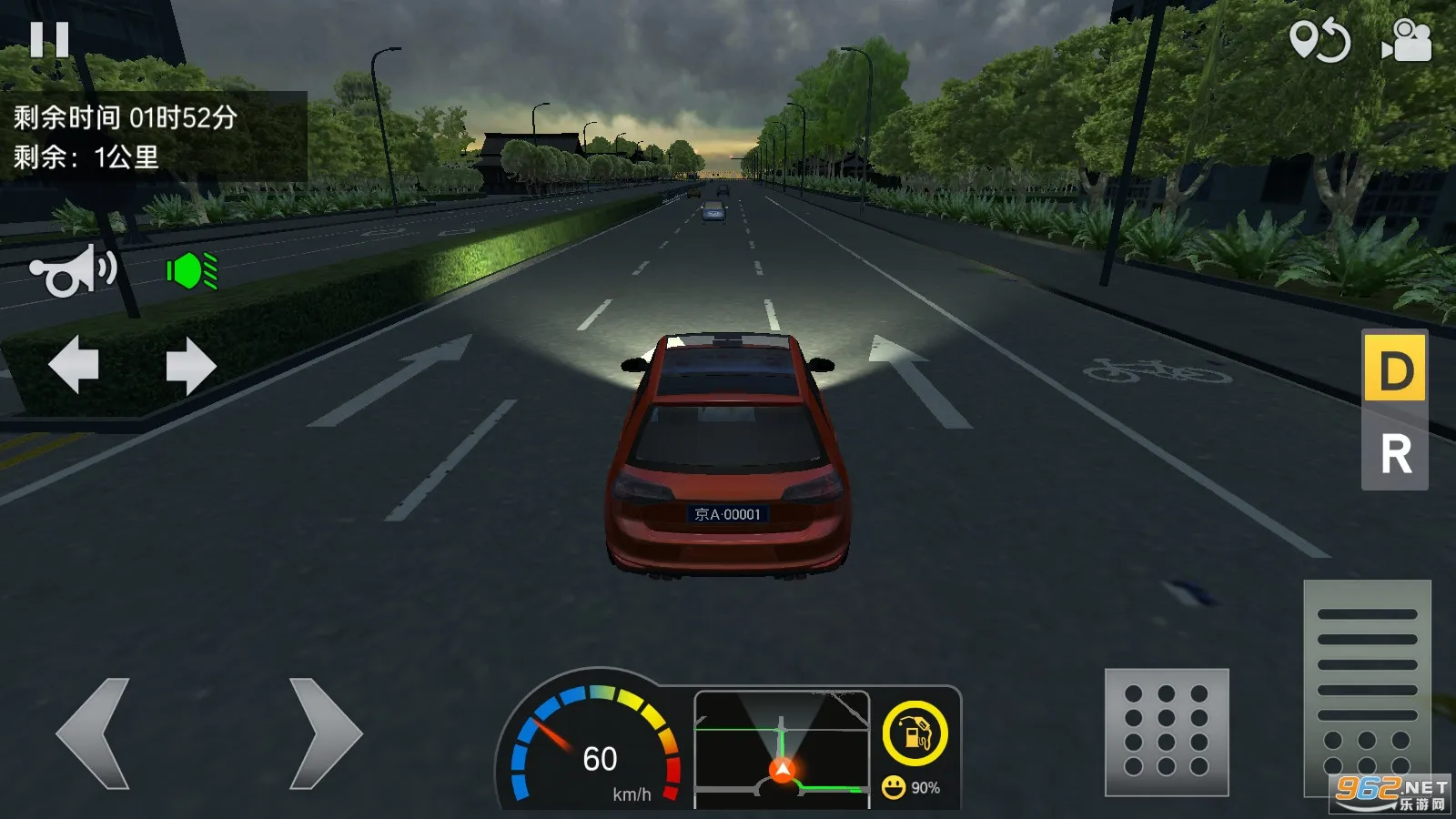Activate the left turn signal arrow
The image size is (1456, 819).
[74, 364]
